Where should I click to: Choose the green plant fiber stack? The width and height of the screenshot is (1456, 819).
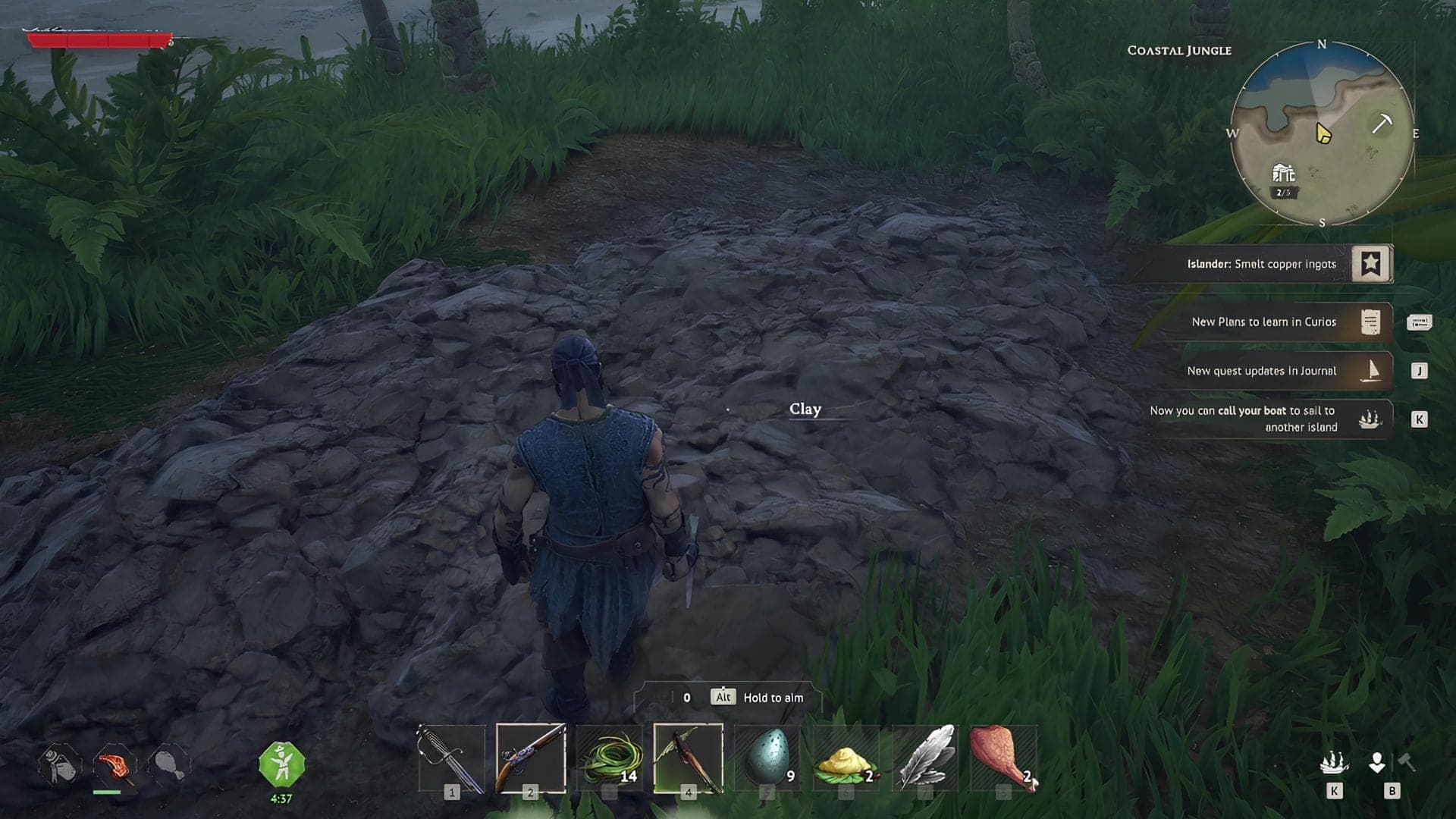point(610,758)
